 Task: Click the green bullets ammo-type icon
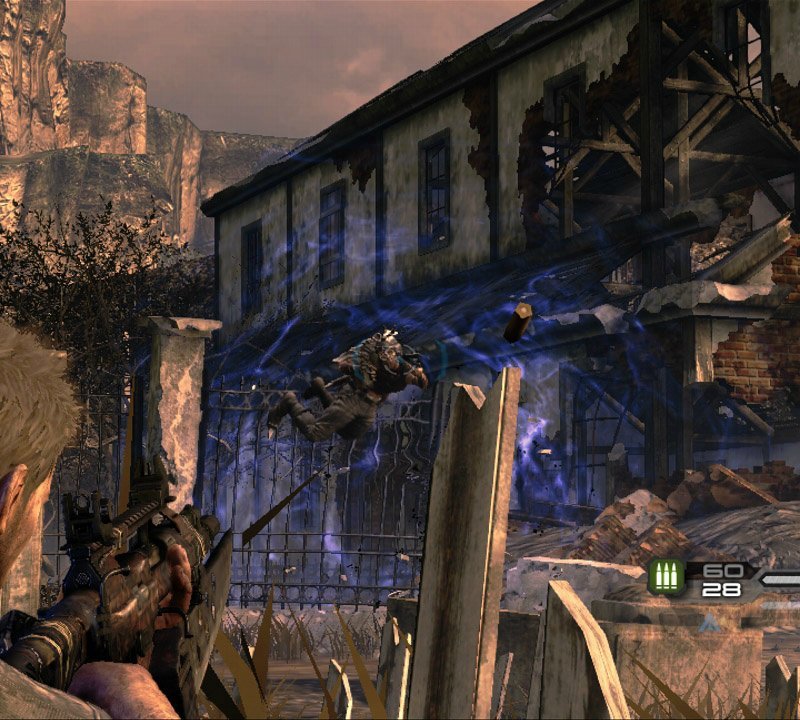point(667,578)
